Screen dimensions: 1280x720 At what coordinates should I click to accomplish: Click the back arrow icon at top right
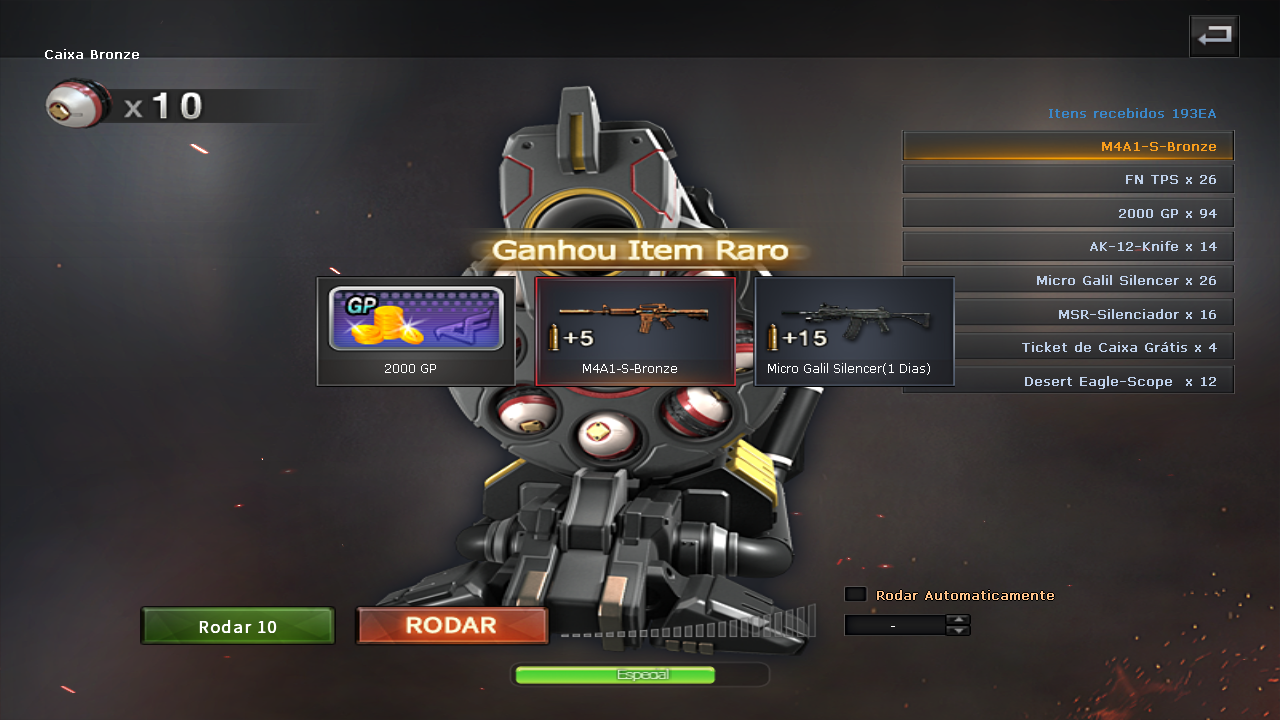pos(1213,35)
